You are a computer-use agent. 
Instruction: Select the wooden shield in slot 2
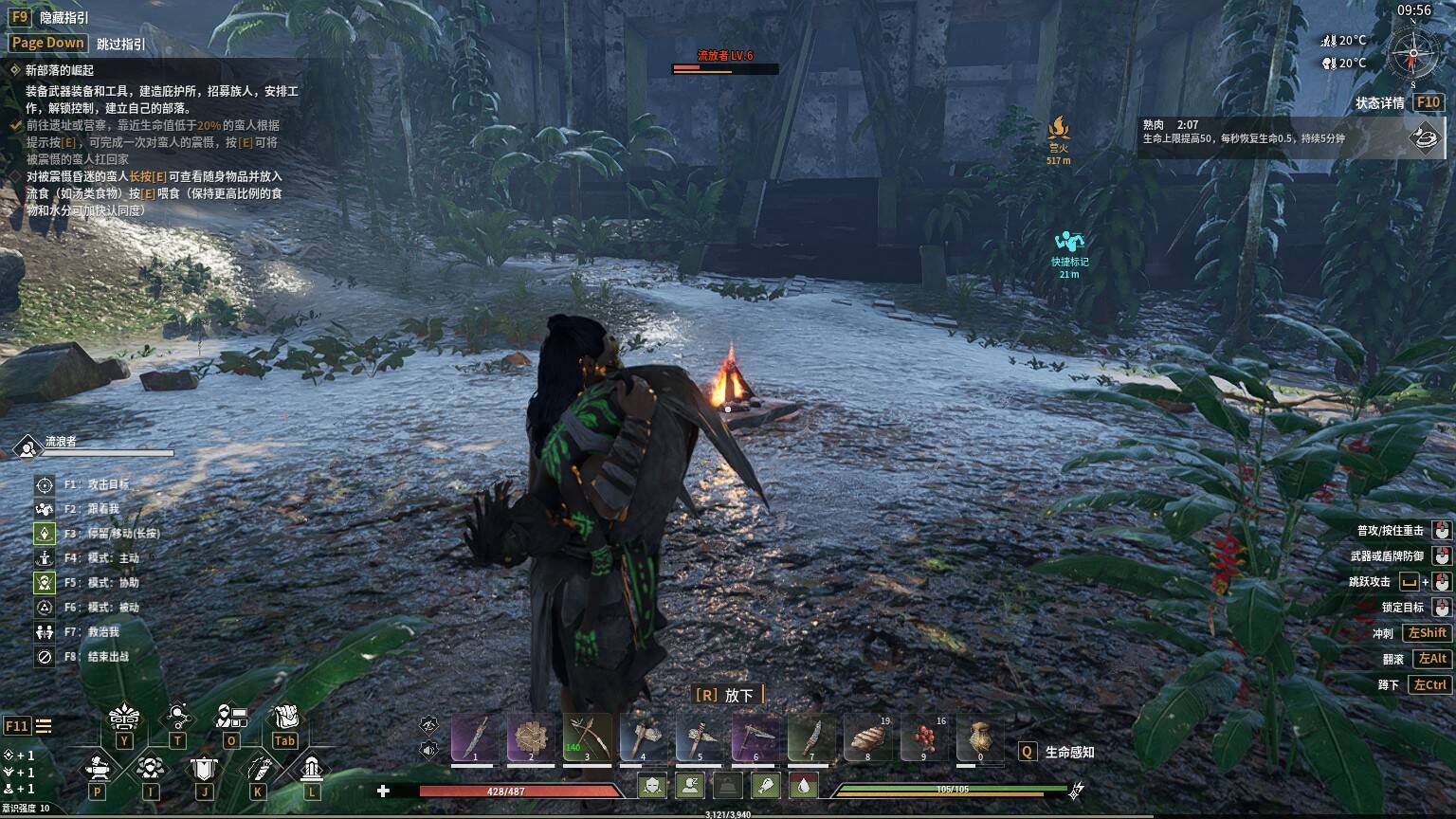point(531,737)
